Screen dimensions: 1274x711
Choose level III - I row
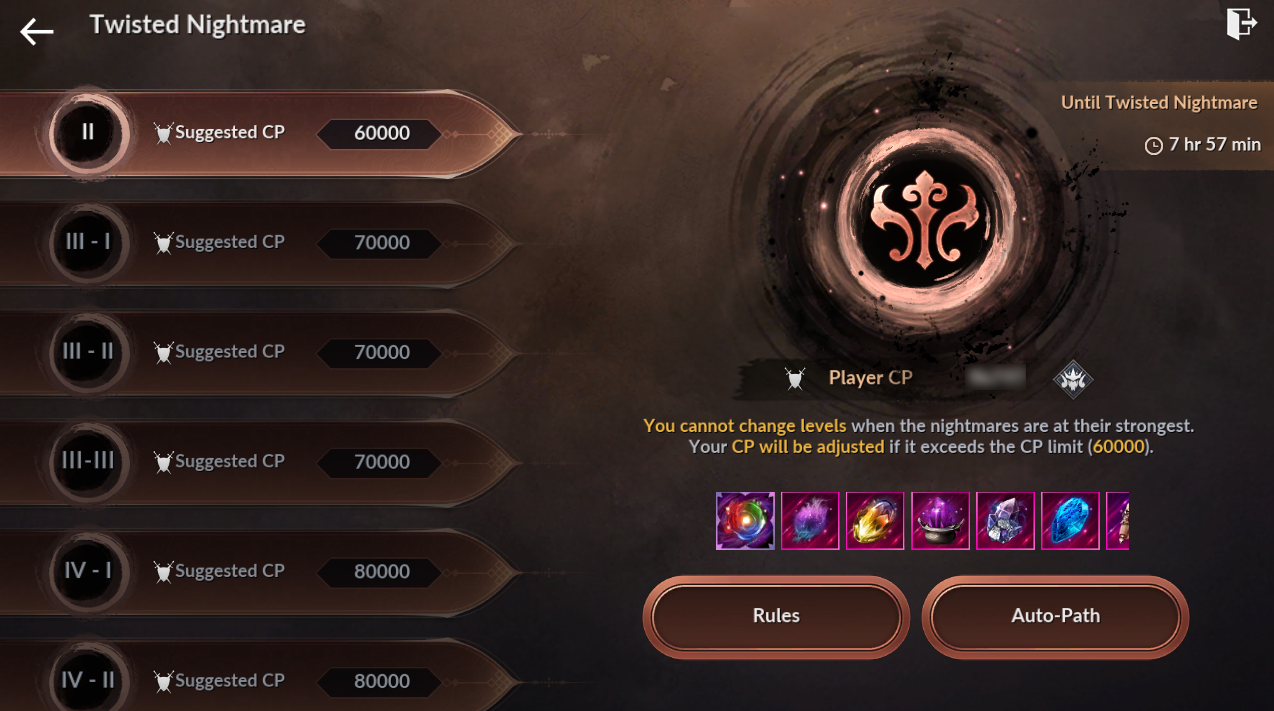click(260, 243)
